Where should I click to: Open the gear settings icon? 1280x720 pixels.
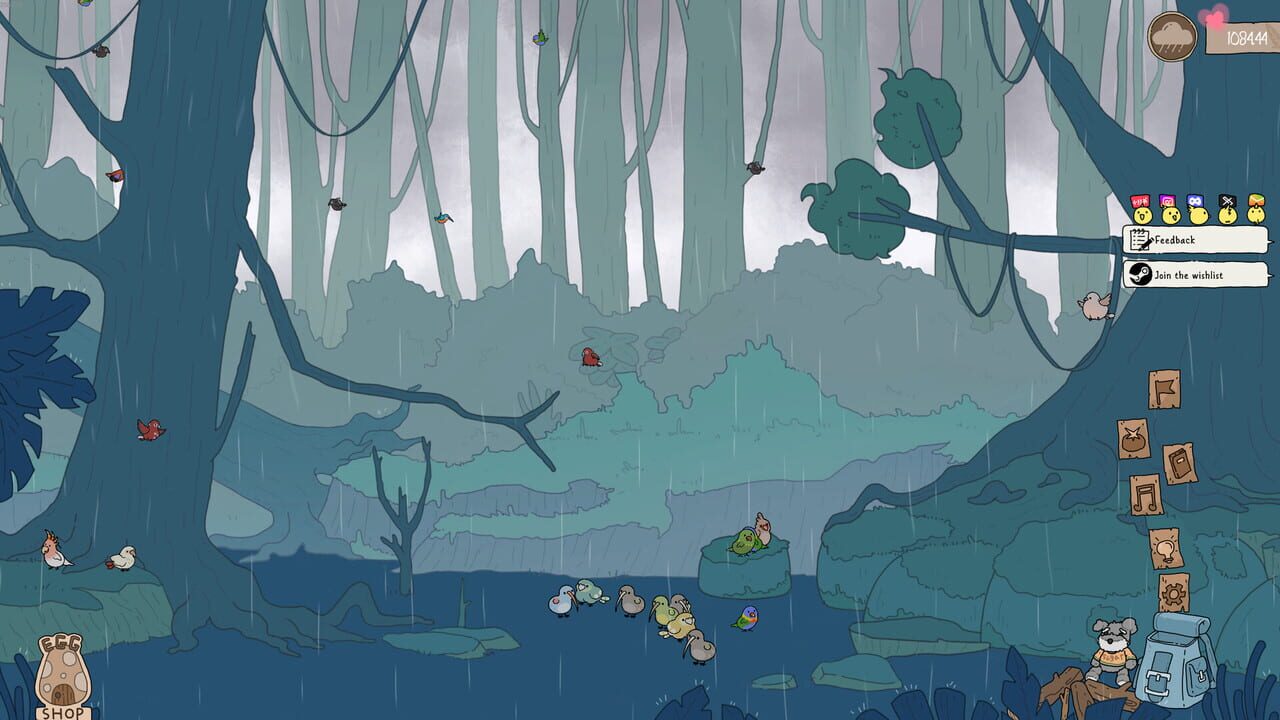tap(1172, 594)
